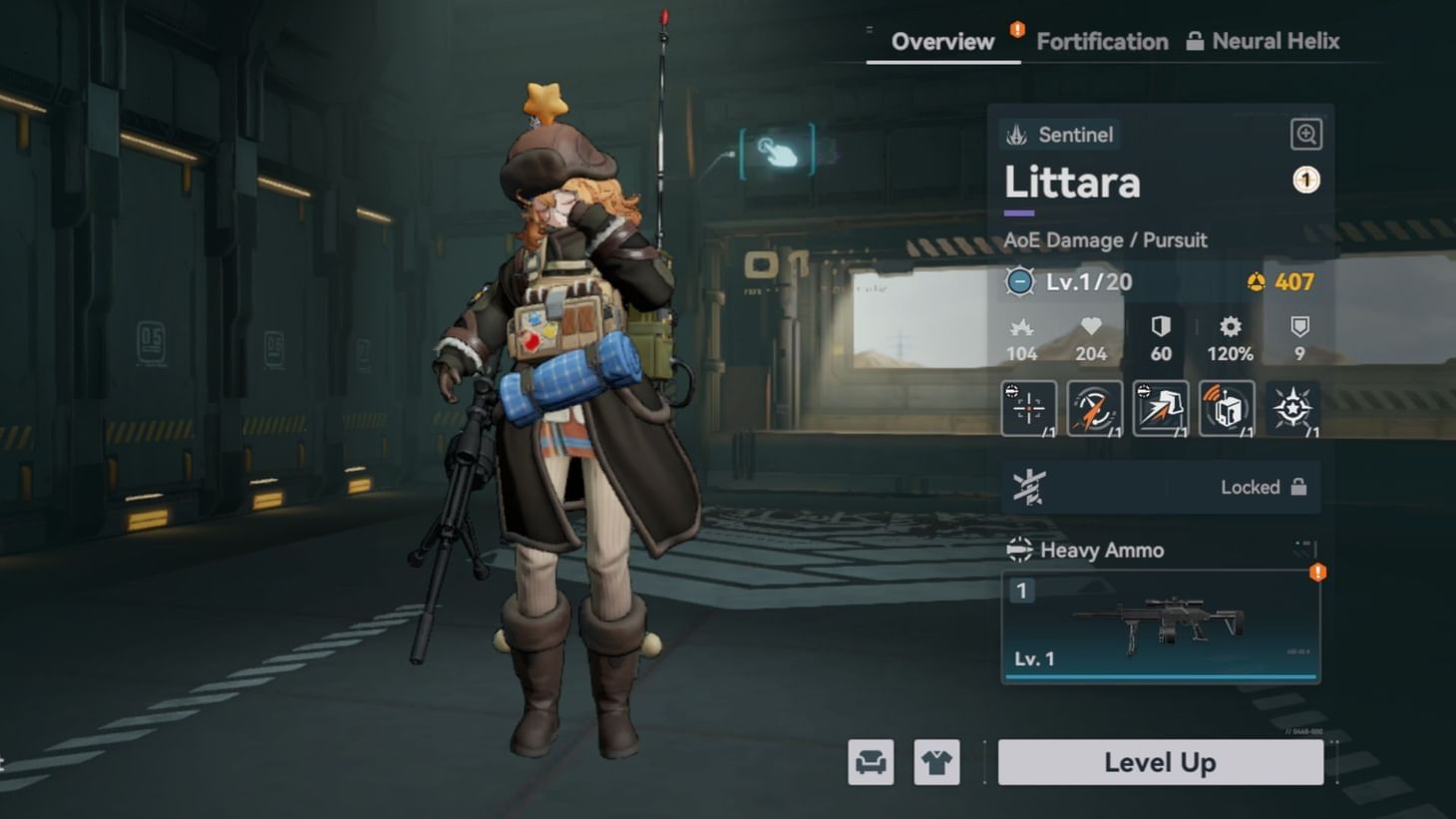The width and height of the screenshot is (1456, 819).
Task: View the attack stat showing 104
Action: (1021, 339)
